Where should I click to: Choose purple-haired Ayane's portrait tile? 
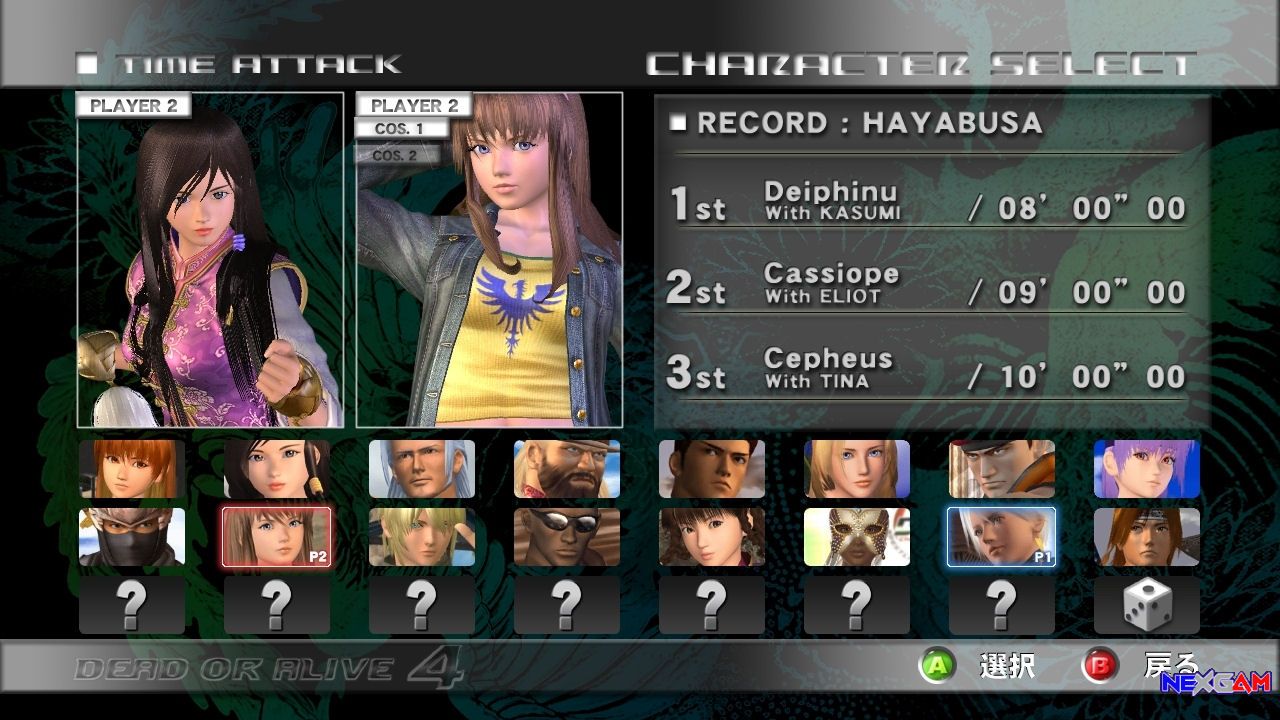click(x=1147, y=469)
